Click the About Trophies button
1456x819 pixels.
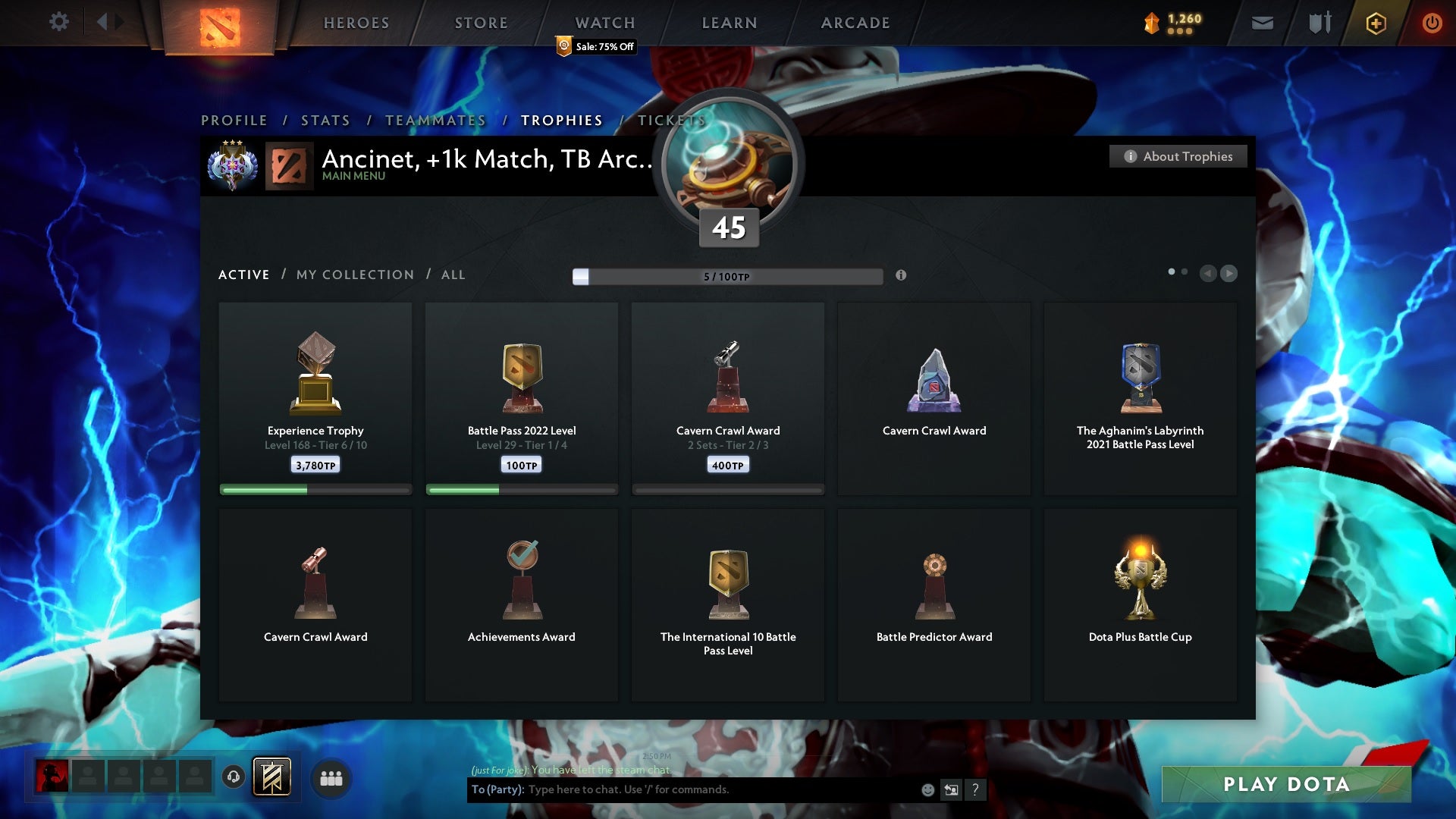pos(1178,156)
